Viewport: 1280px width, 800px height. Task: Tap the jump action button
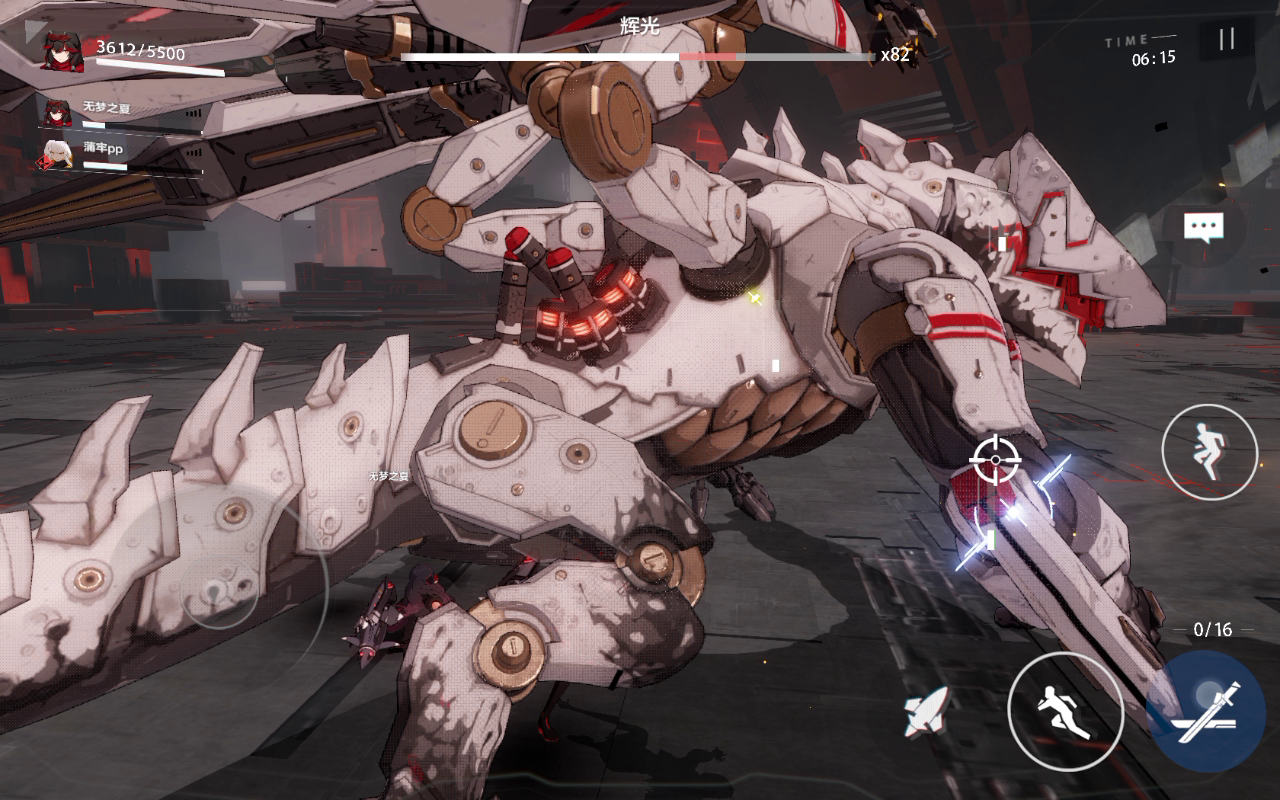point(1209,453)
